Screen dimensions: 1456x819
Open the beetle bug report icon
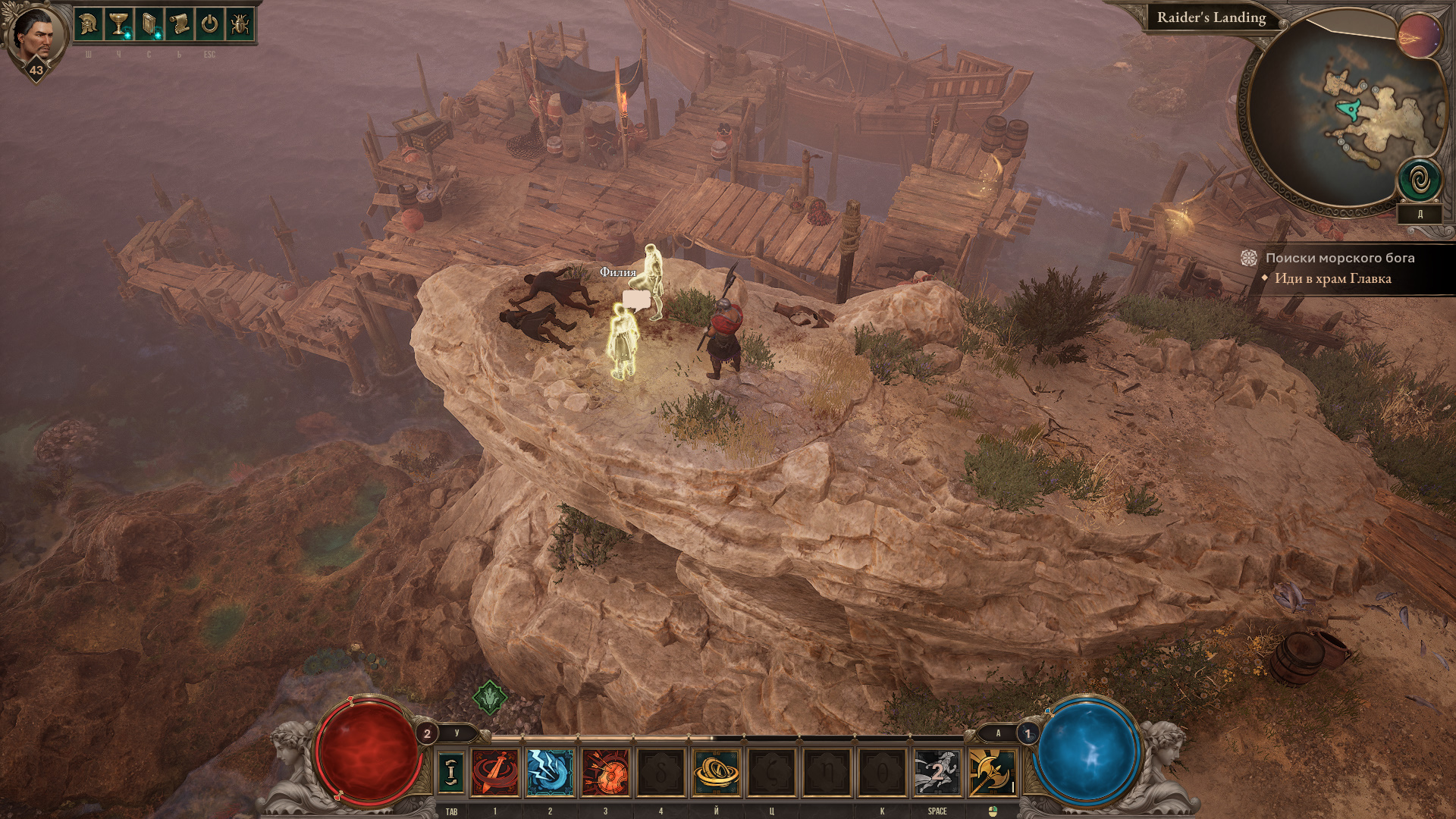[240, 24]
